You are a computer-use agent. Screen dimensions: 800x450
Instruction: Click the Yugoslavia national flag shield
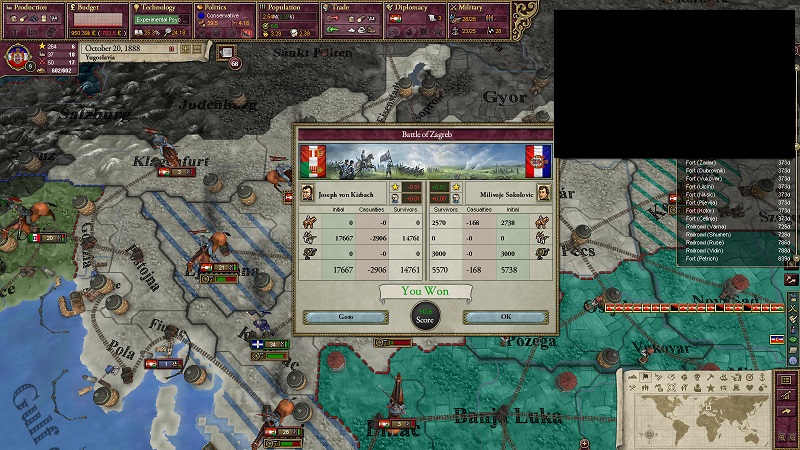pos(18,53)
